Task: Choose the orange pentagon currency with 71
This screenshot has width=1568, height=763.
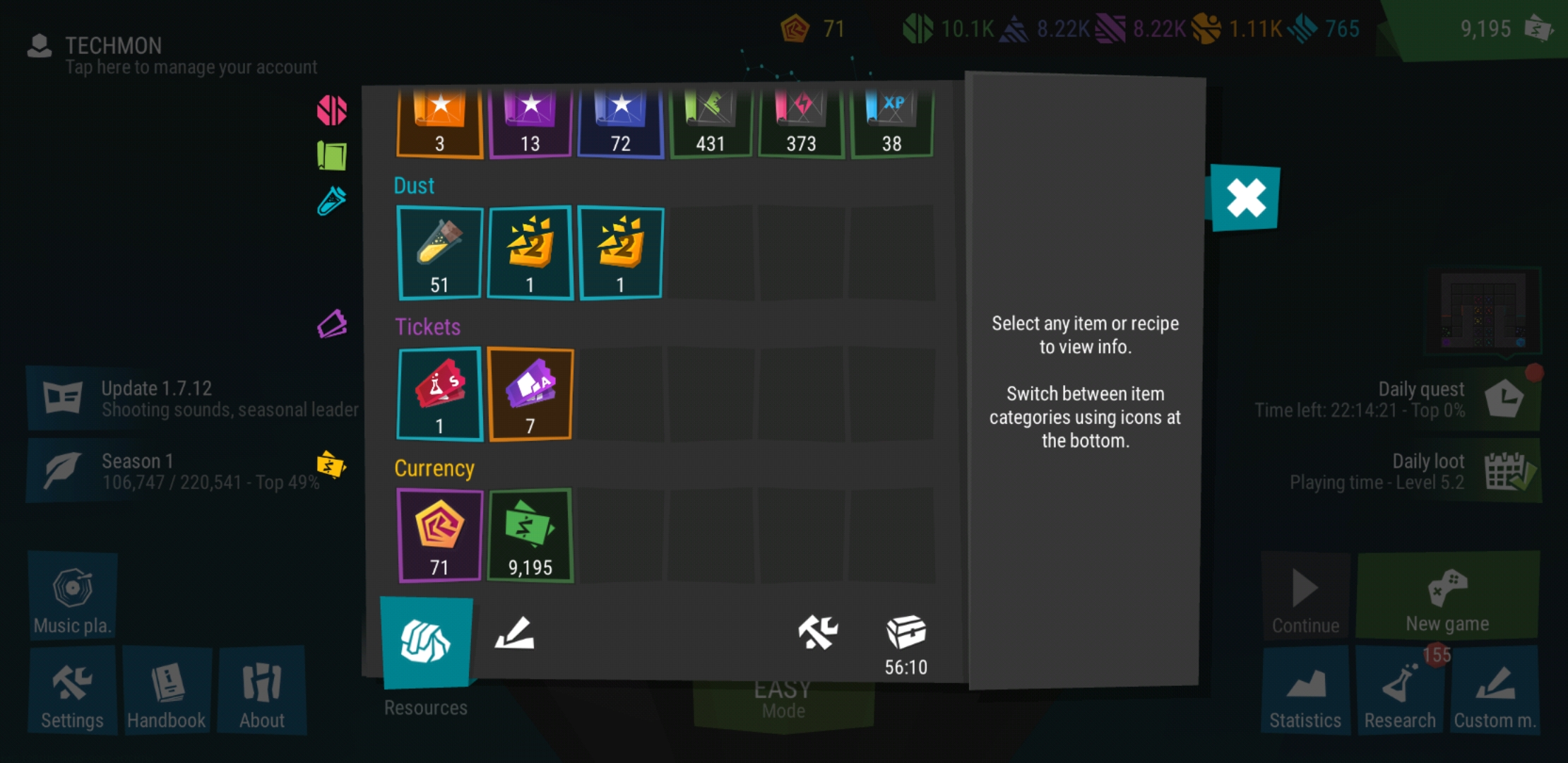Action: [x=439, y=536]
